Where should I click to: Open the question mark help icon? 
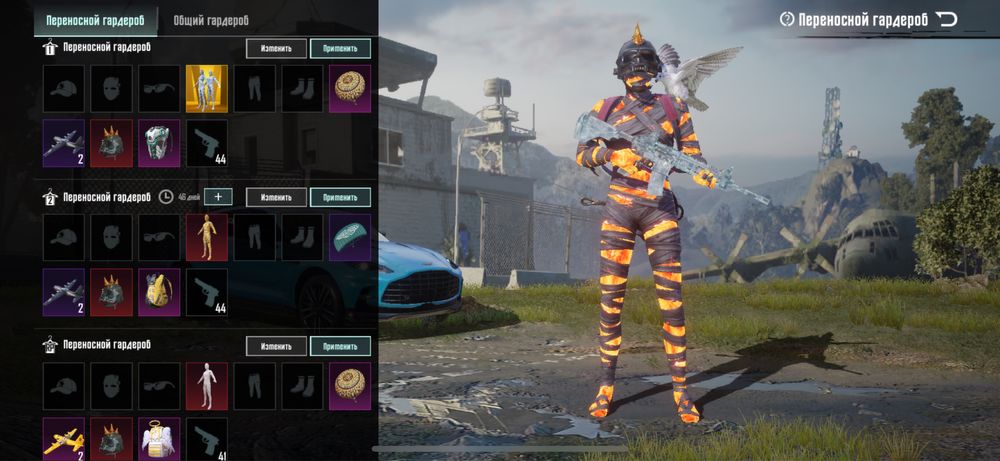(787, 19)
